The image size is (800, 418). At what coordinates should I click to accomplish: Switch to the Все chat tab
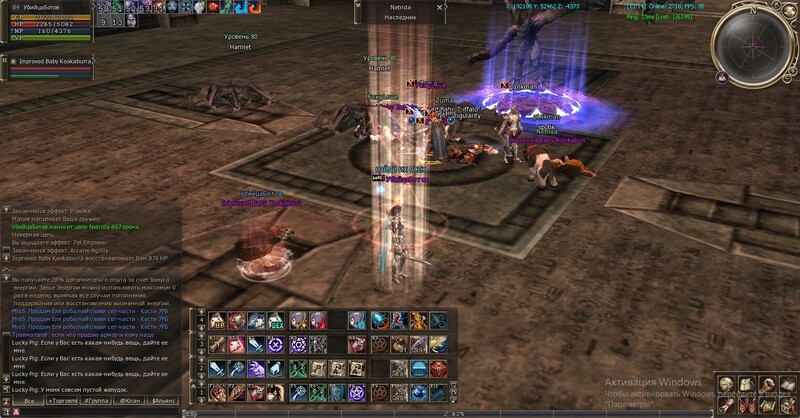click(x=31, y=400)
